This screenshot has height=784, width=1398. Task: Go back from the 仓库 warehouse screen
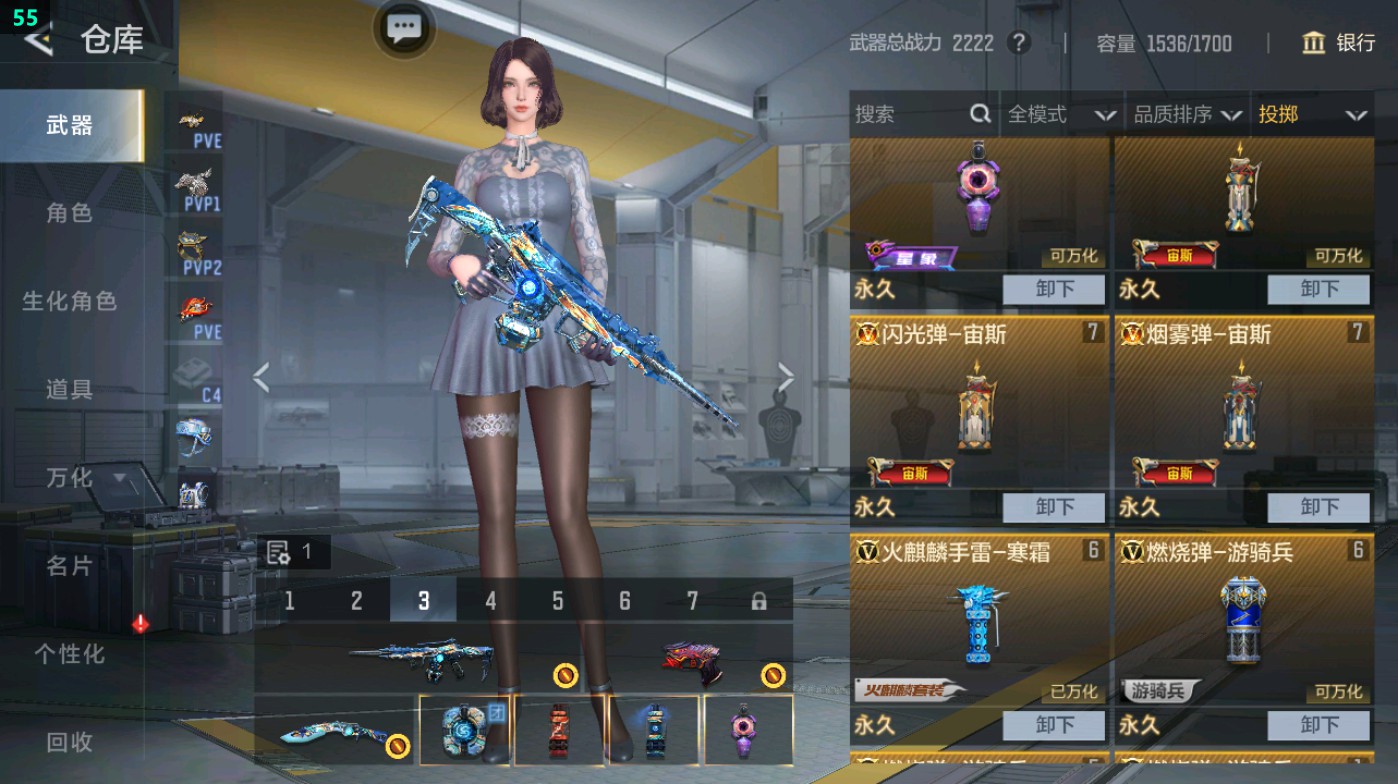tap(40, 40)
